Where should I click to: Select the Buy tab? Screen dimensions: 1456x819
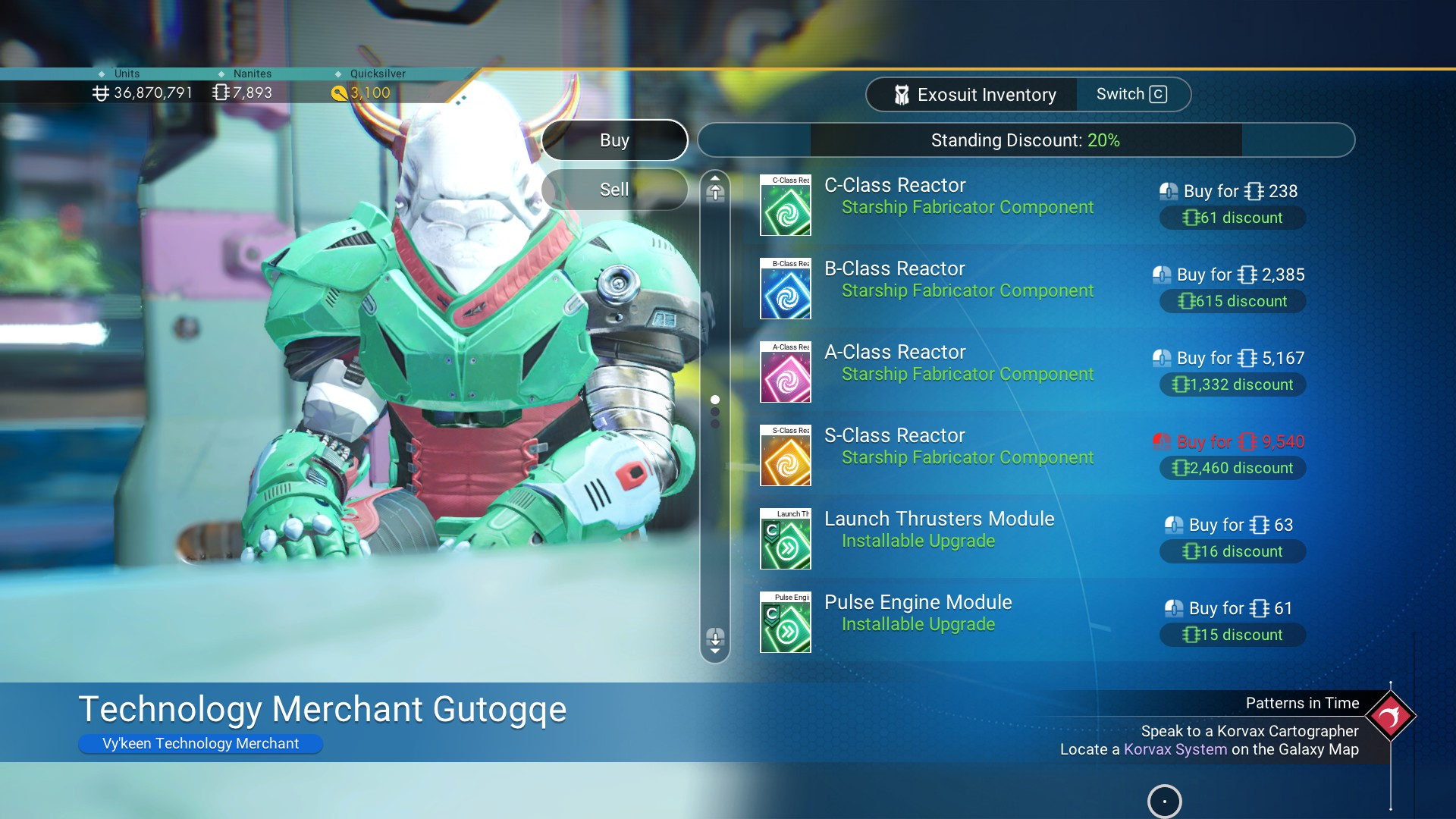click(x=614, y=140)
